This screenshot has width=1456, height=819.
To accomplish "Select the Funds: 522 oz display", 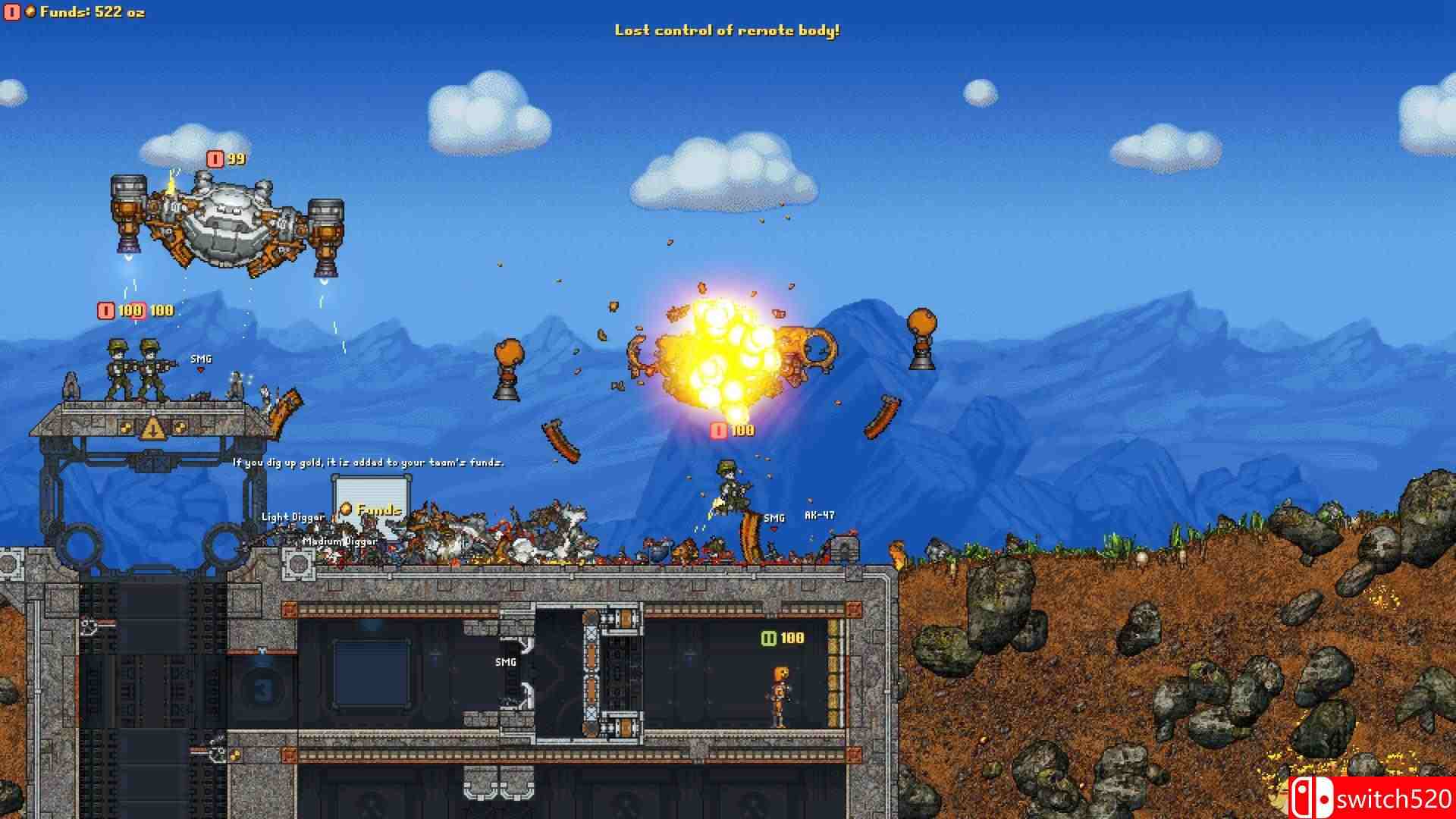I will 91,12.
